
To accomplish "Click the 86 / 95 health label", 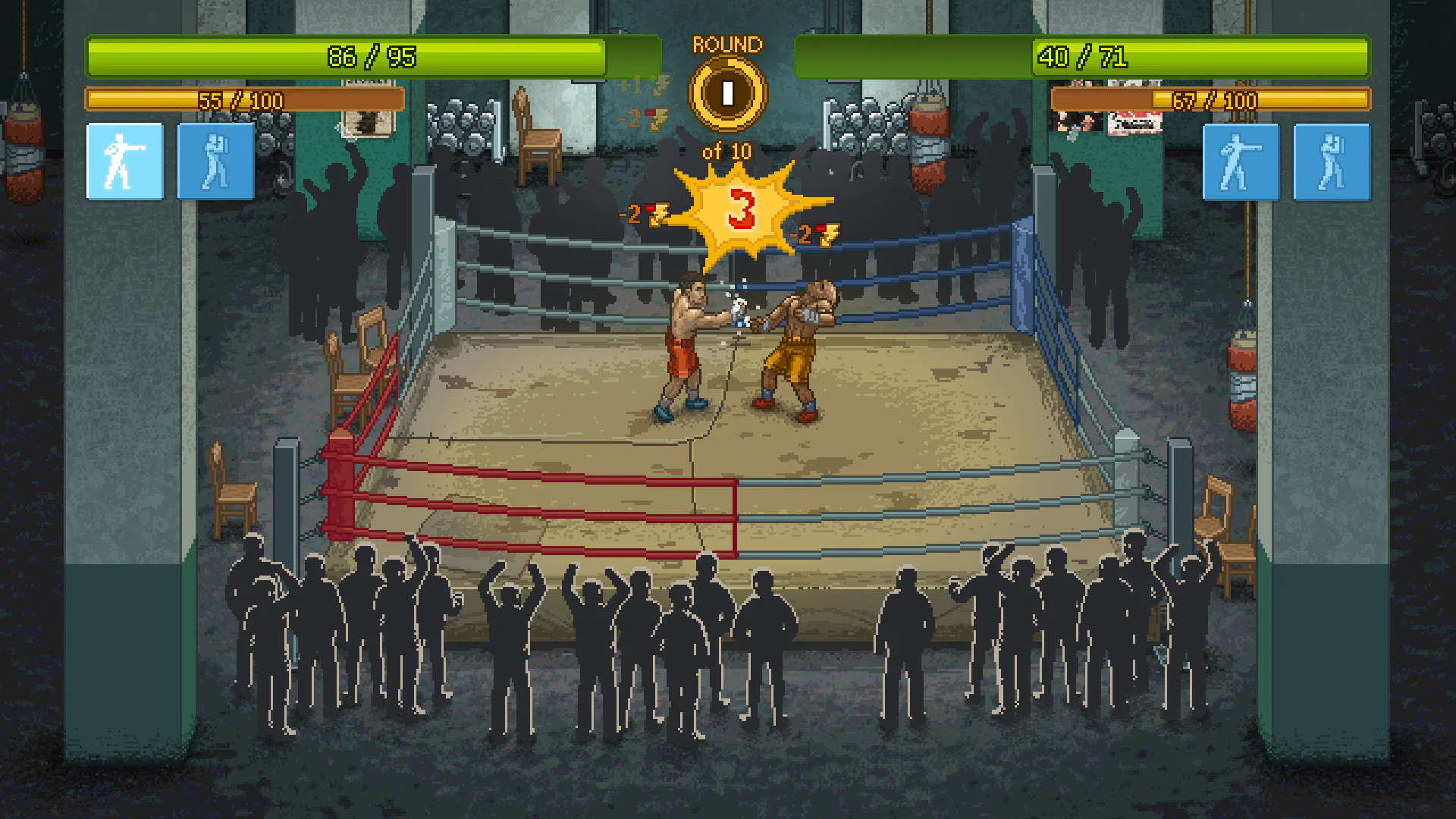I will [x=369, y=57].
